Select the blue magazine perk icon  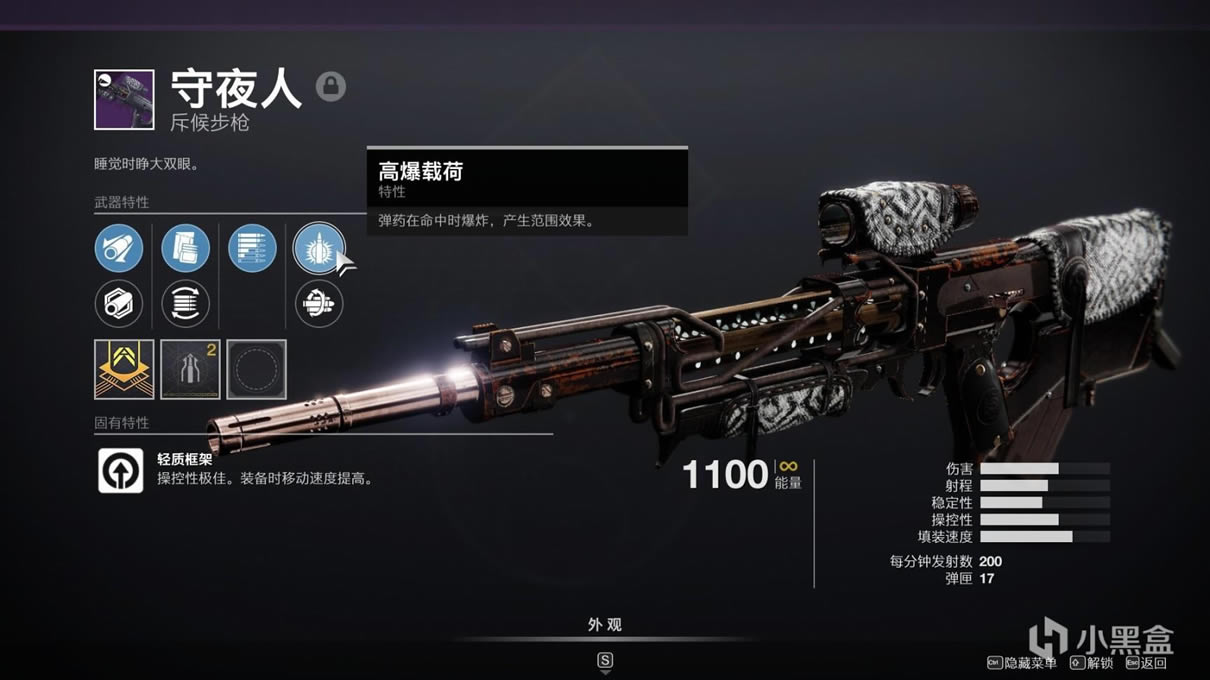(x=185, y=249)
